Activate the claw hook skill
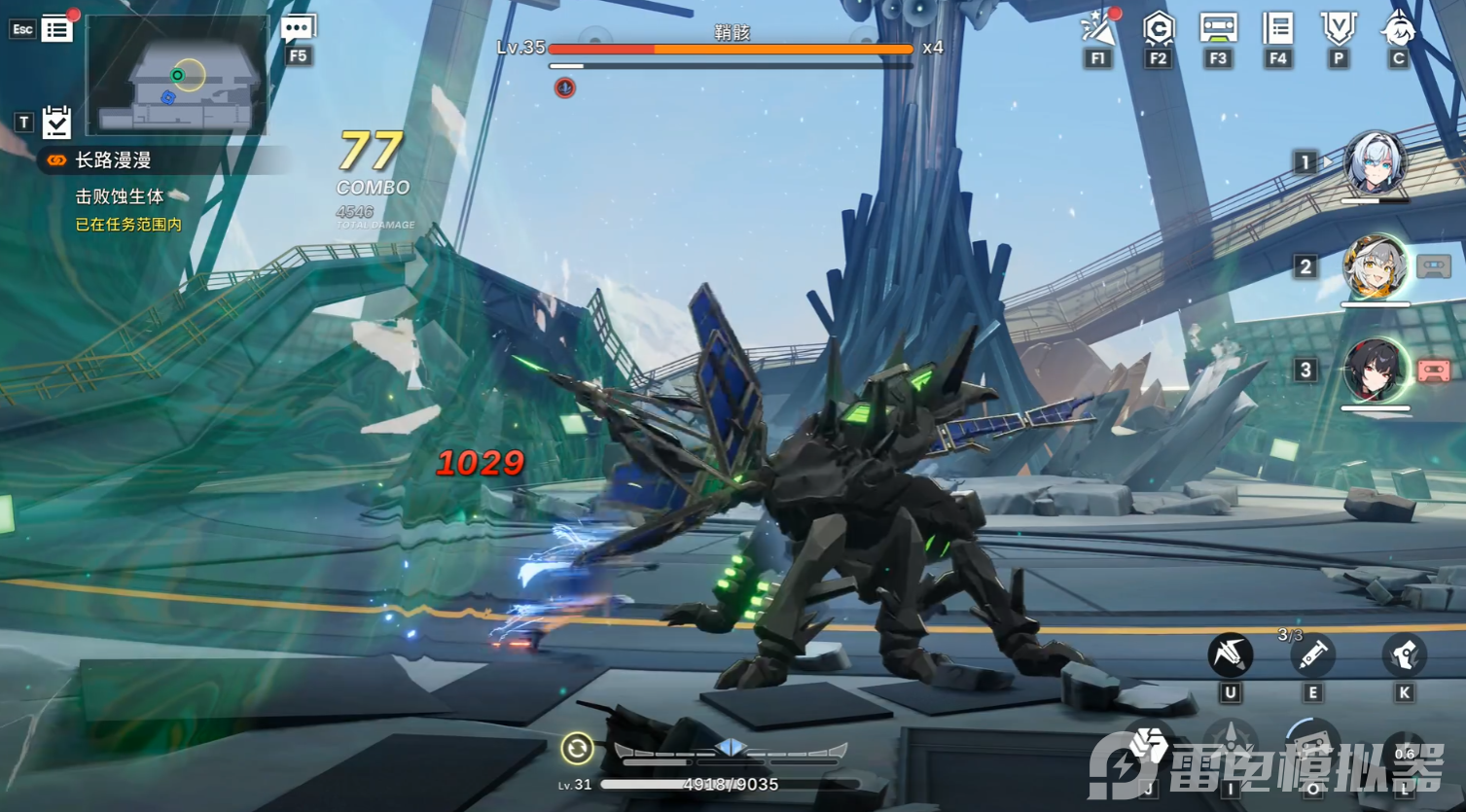Image resolution: width=1466 pixels, height=812 pixels. pos(1230,654)
